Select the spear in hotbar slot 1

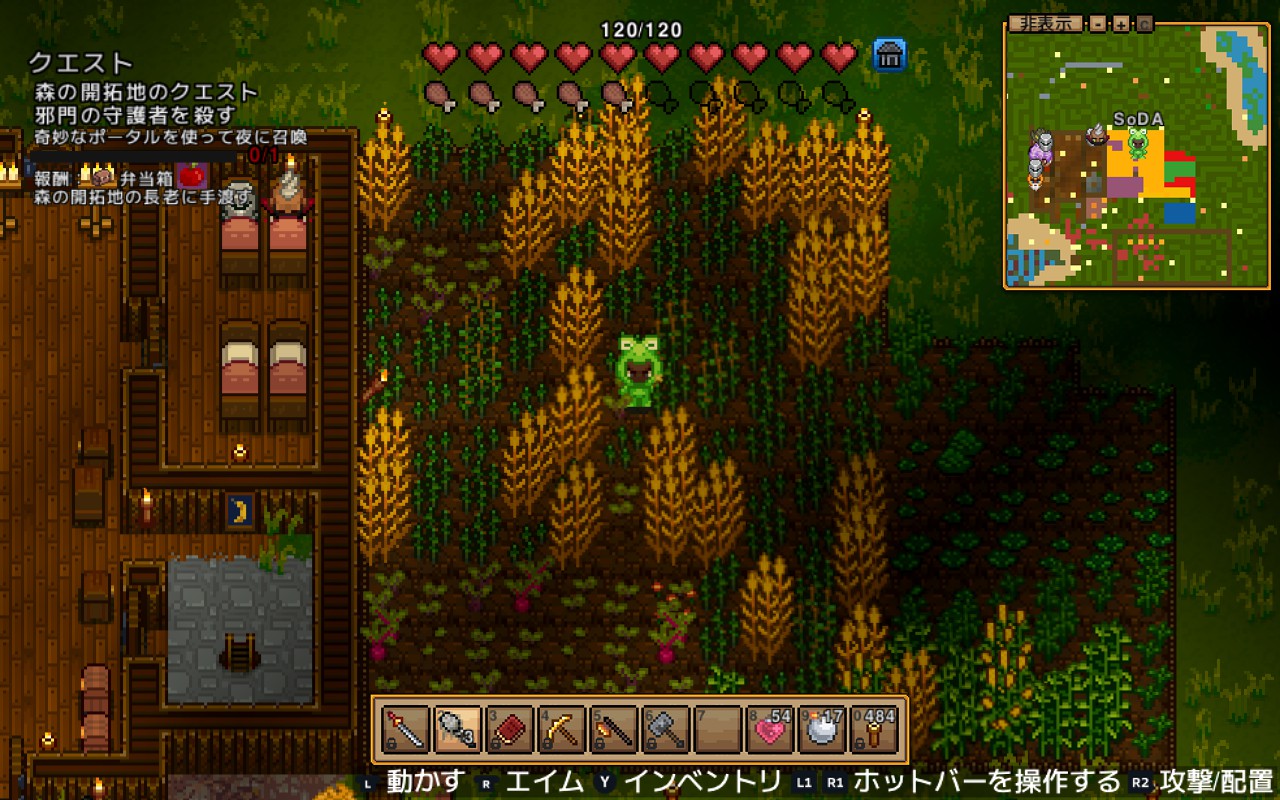point(406,730)
